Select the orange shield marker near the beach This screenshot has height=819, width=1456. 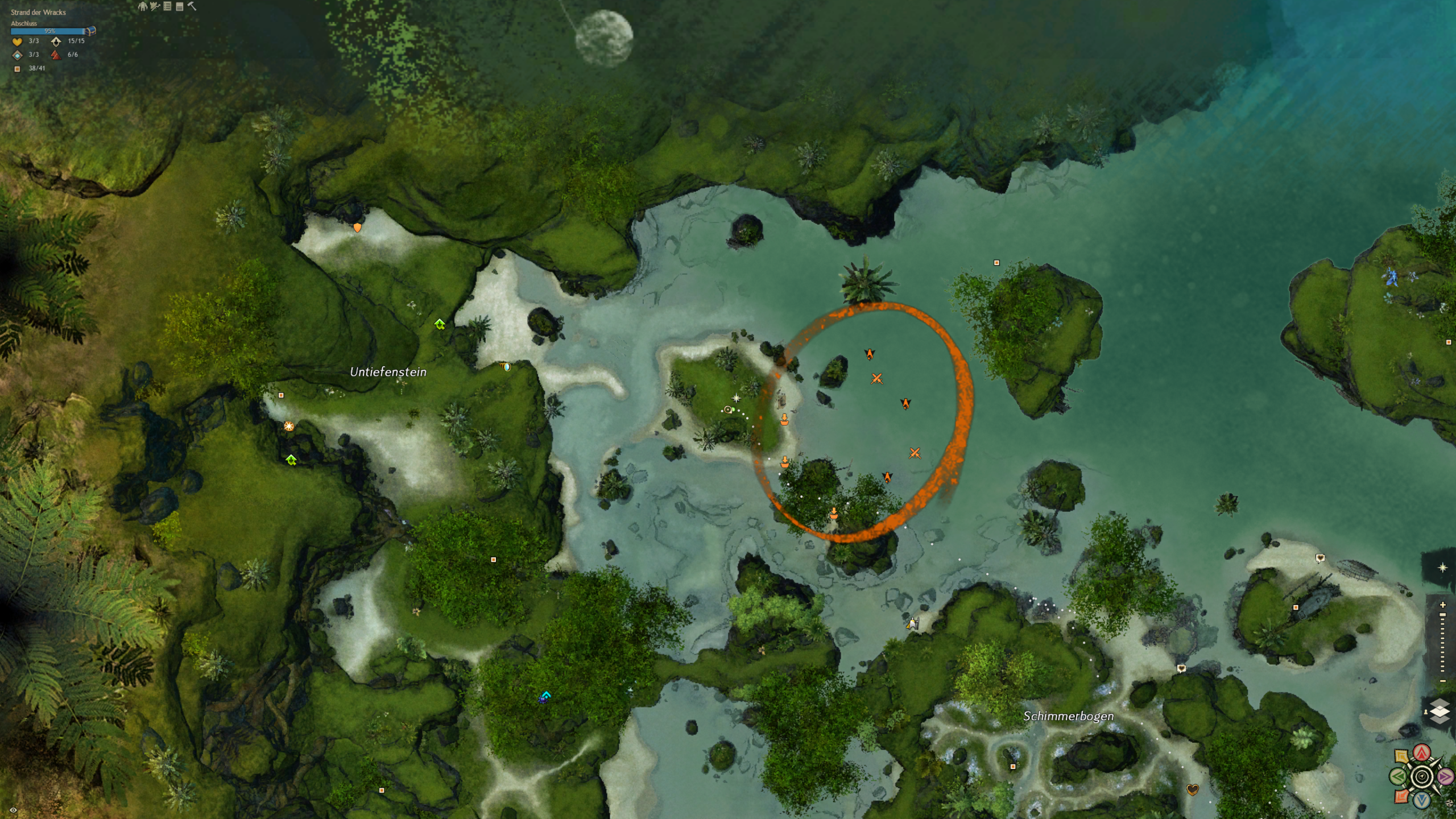pos(357,227)
